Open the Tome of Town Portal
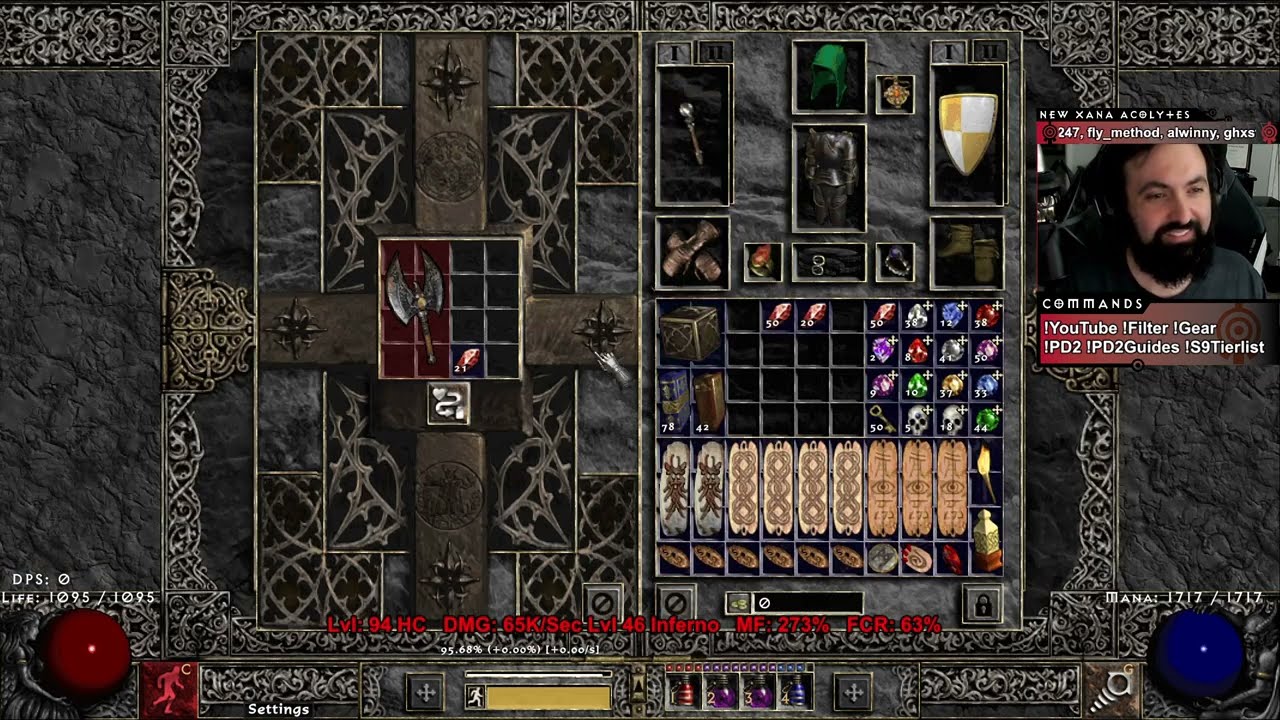Image resolution: width=1280 pixels, height=720 pixels. pyautogui.click(x=670, y=400)
